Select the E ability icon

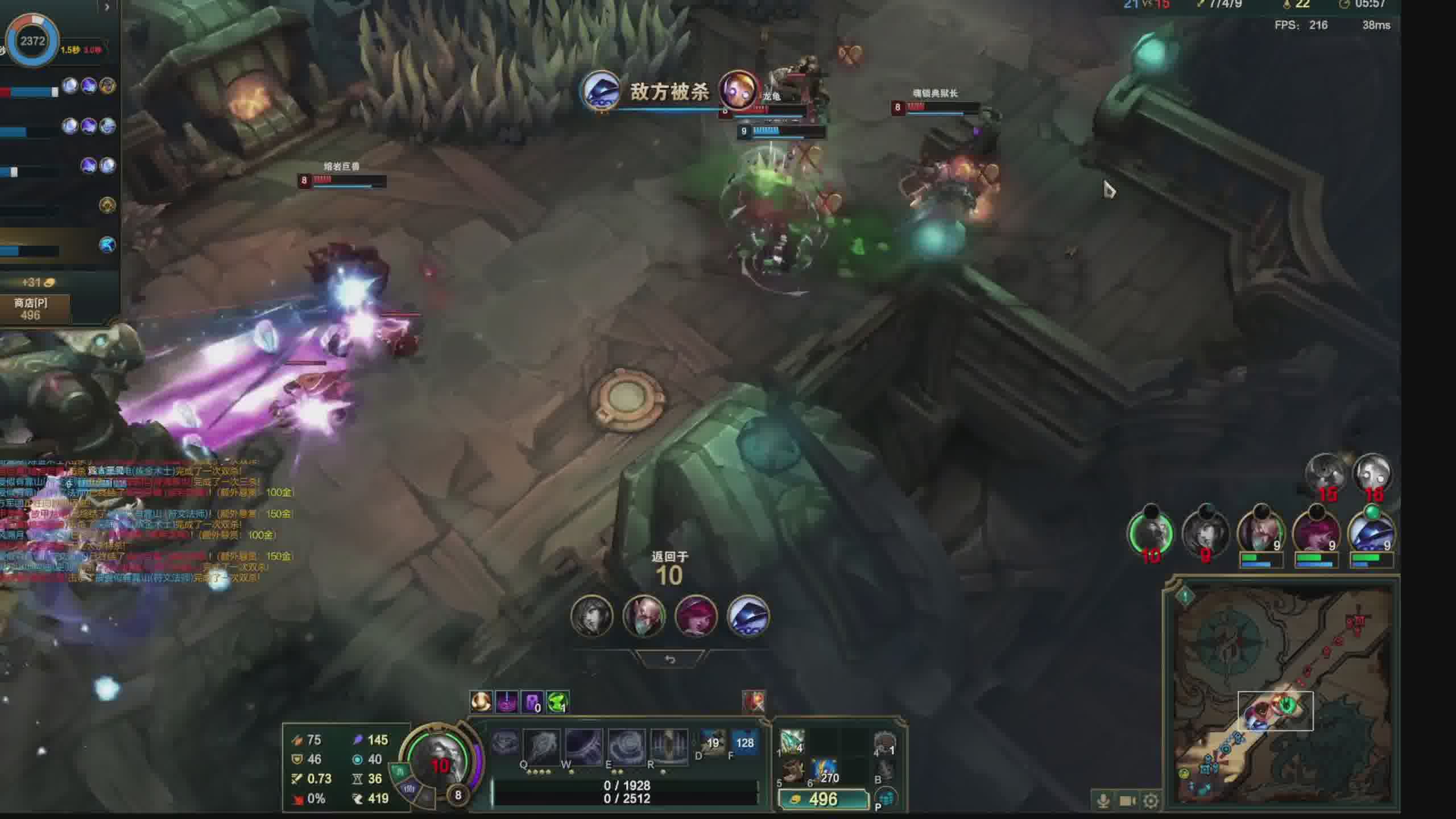click(x=626, y=745)
